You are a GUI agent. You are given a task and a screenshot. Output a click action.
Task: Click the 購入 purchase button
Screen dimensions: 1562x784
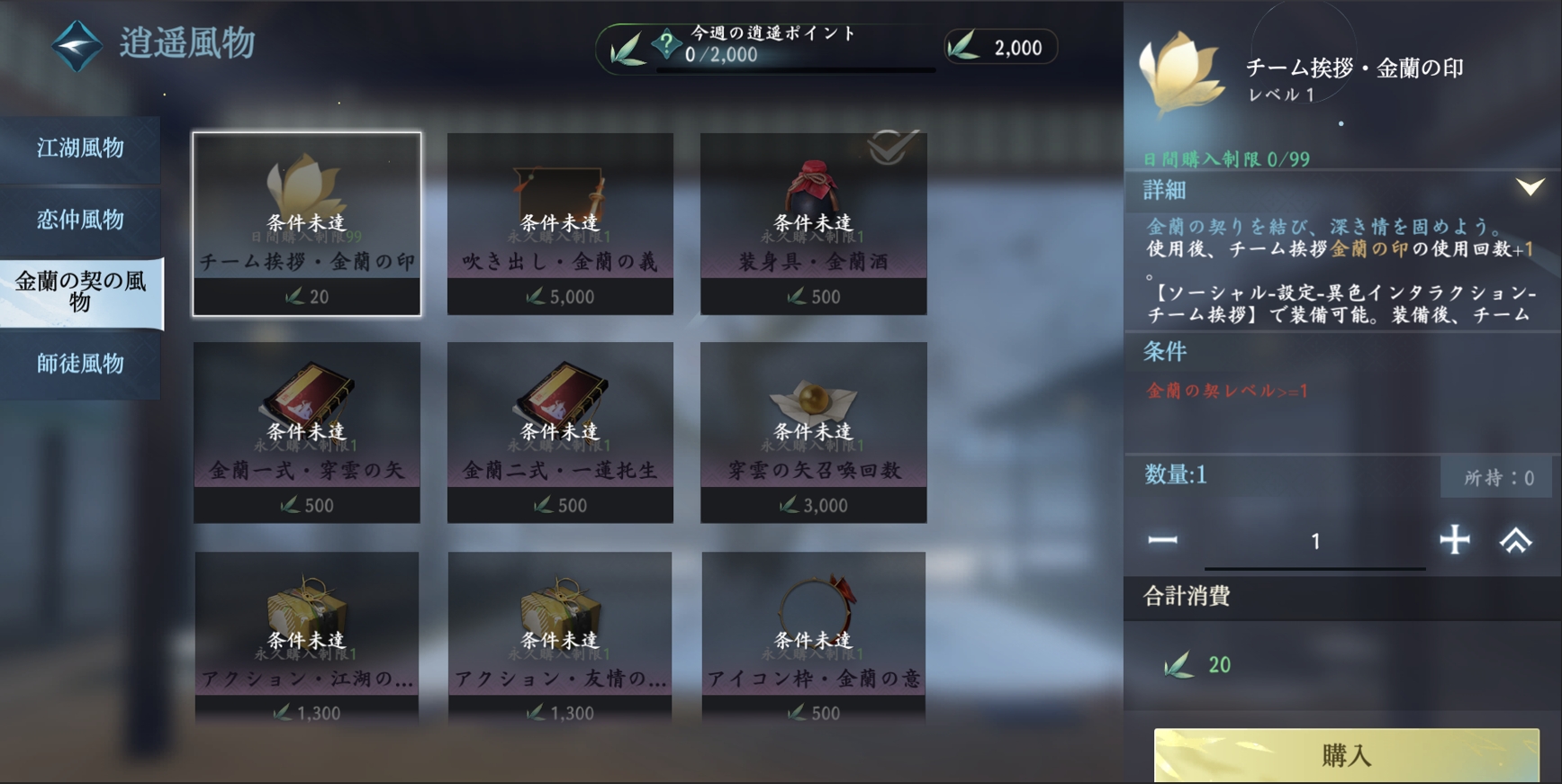point(1346,754)
